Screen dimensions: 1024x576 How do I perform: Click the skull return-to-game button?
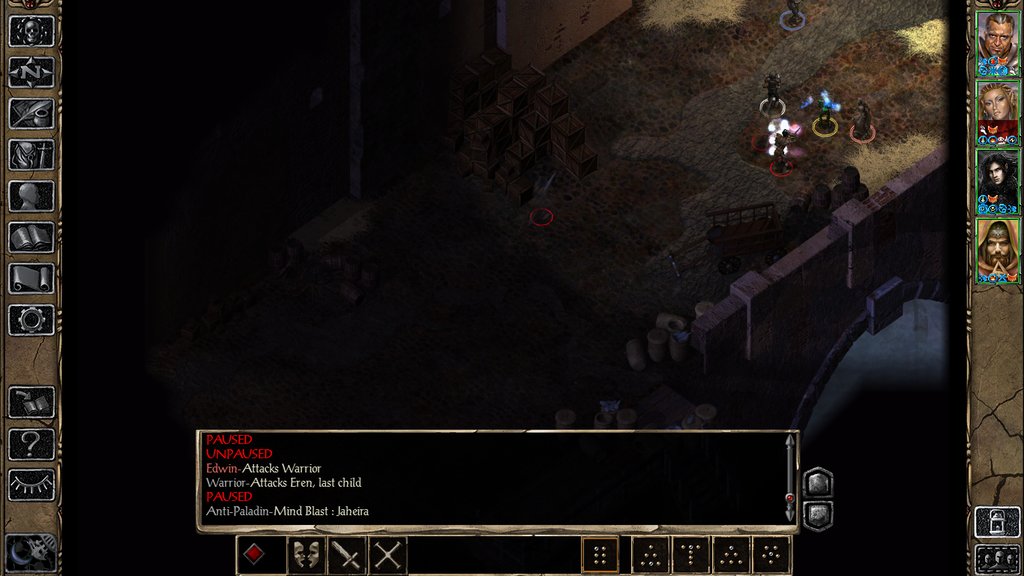tap(31, 31)
